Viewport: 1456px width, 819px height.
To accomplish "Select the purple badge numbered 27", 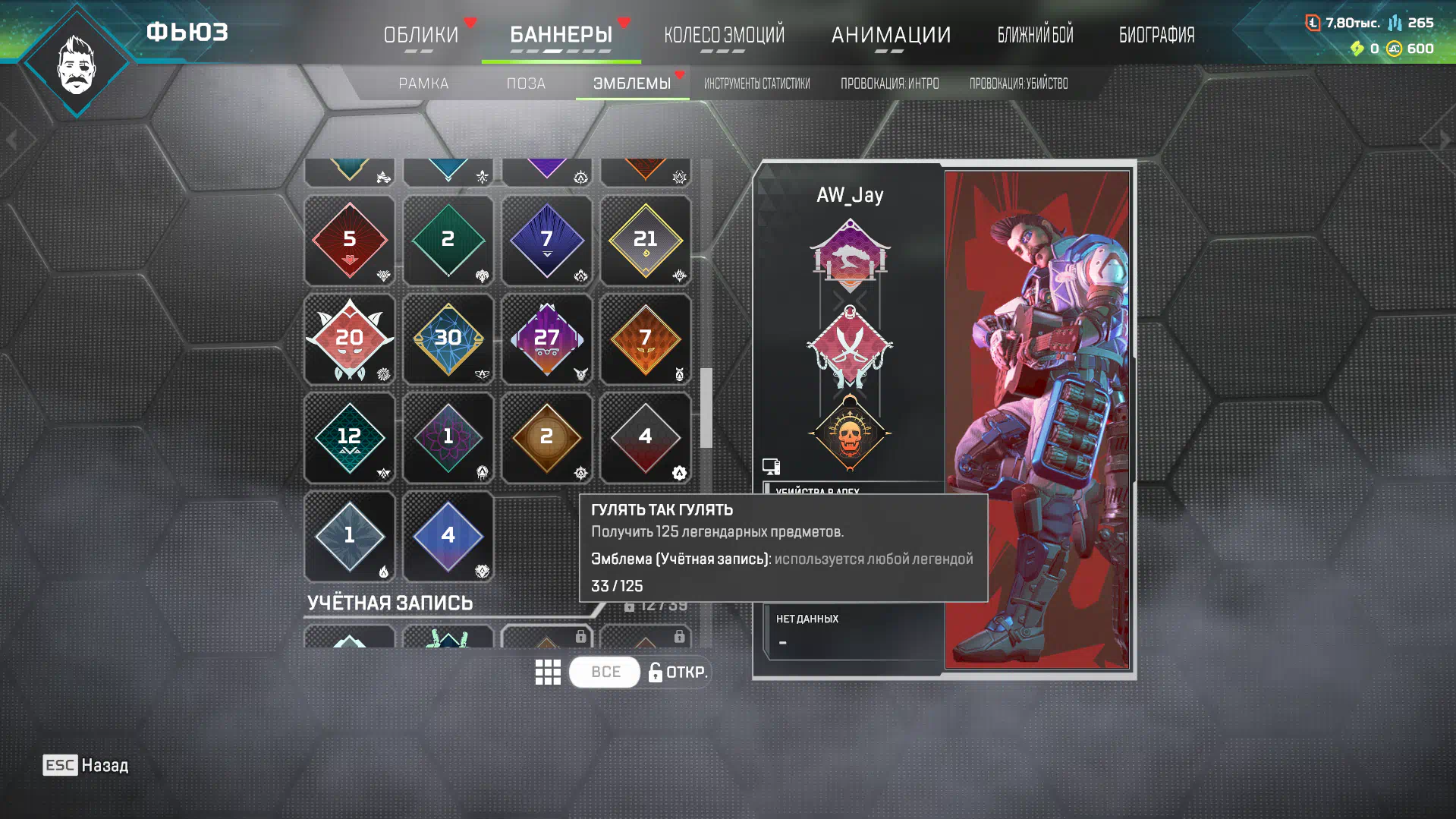I will click(x=546, y=339).
